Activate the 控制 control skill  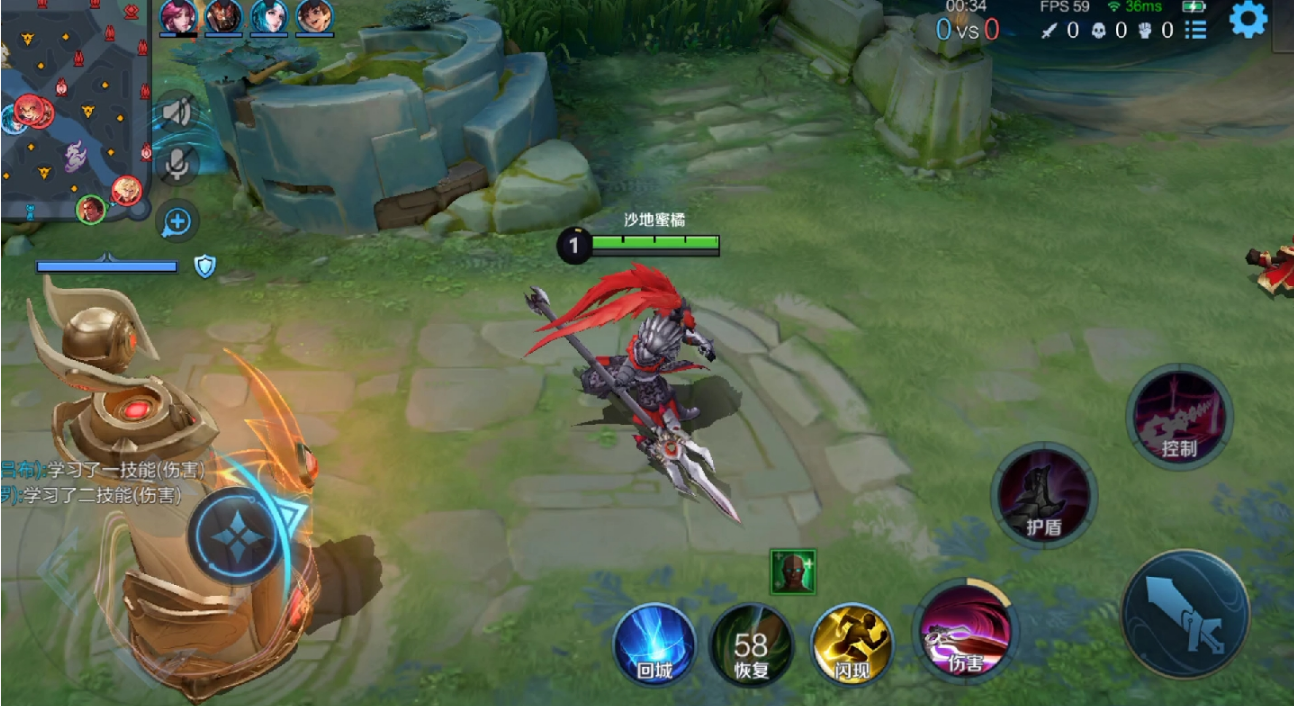(1179, 416)
